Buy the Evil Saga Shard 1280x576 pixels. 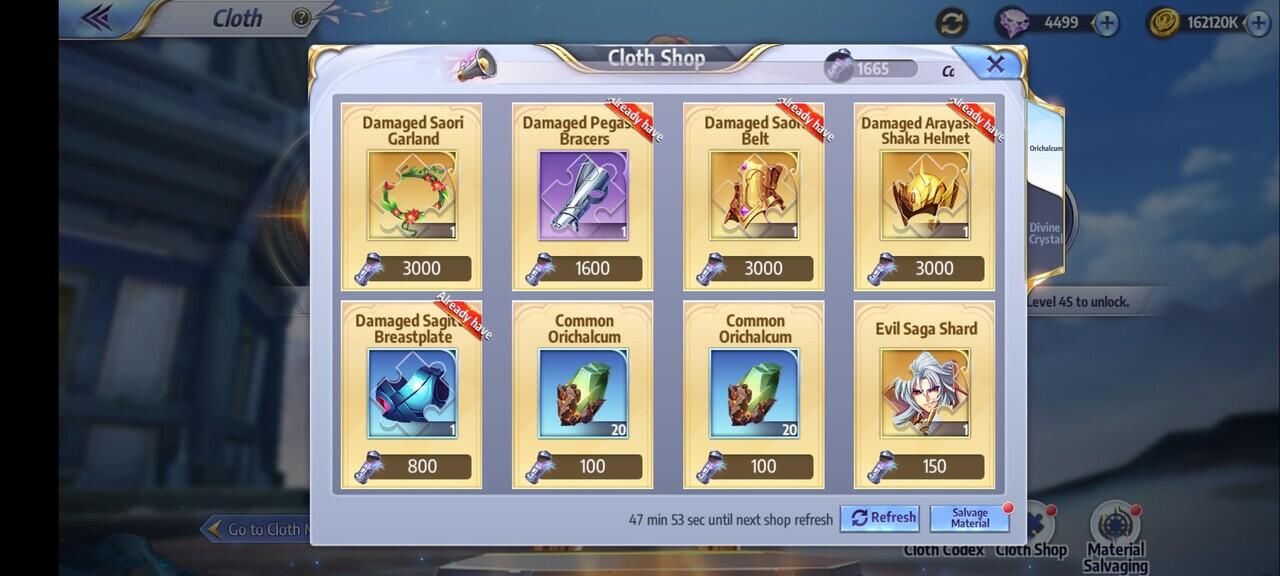click(924, 395)
